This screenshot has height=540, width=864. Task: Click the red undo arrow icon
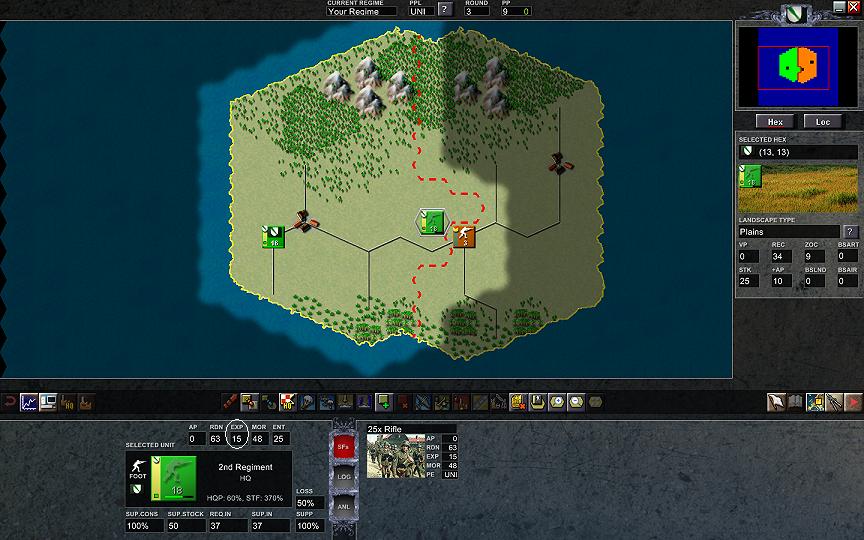[9, 402]
